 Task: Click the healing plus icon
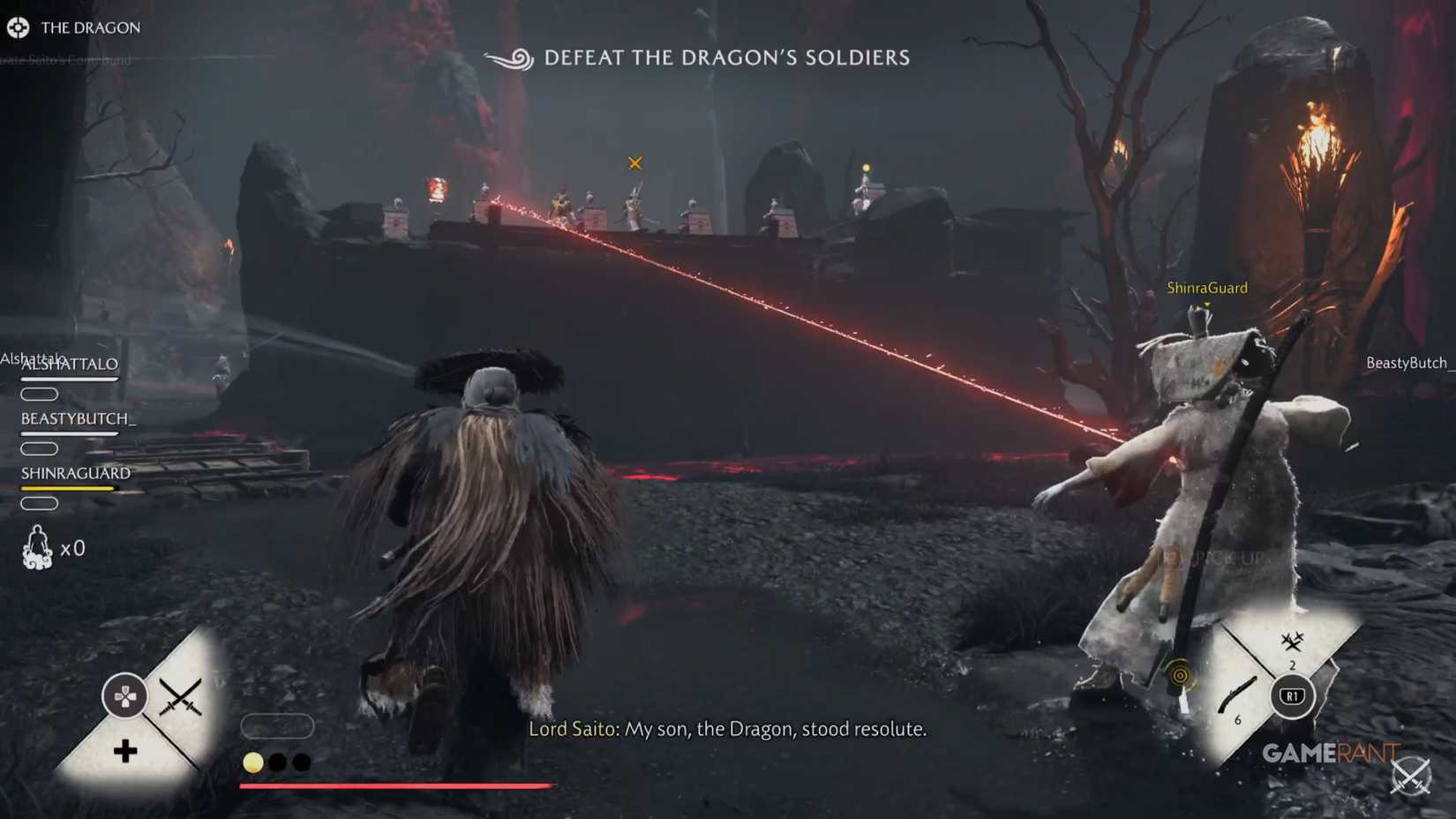click(124, 749)
